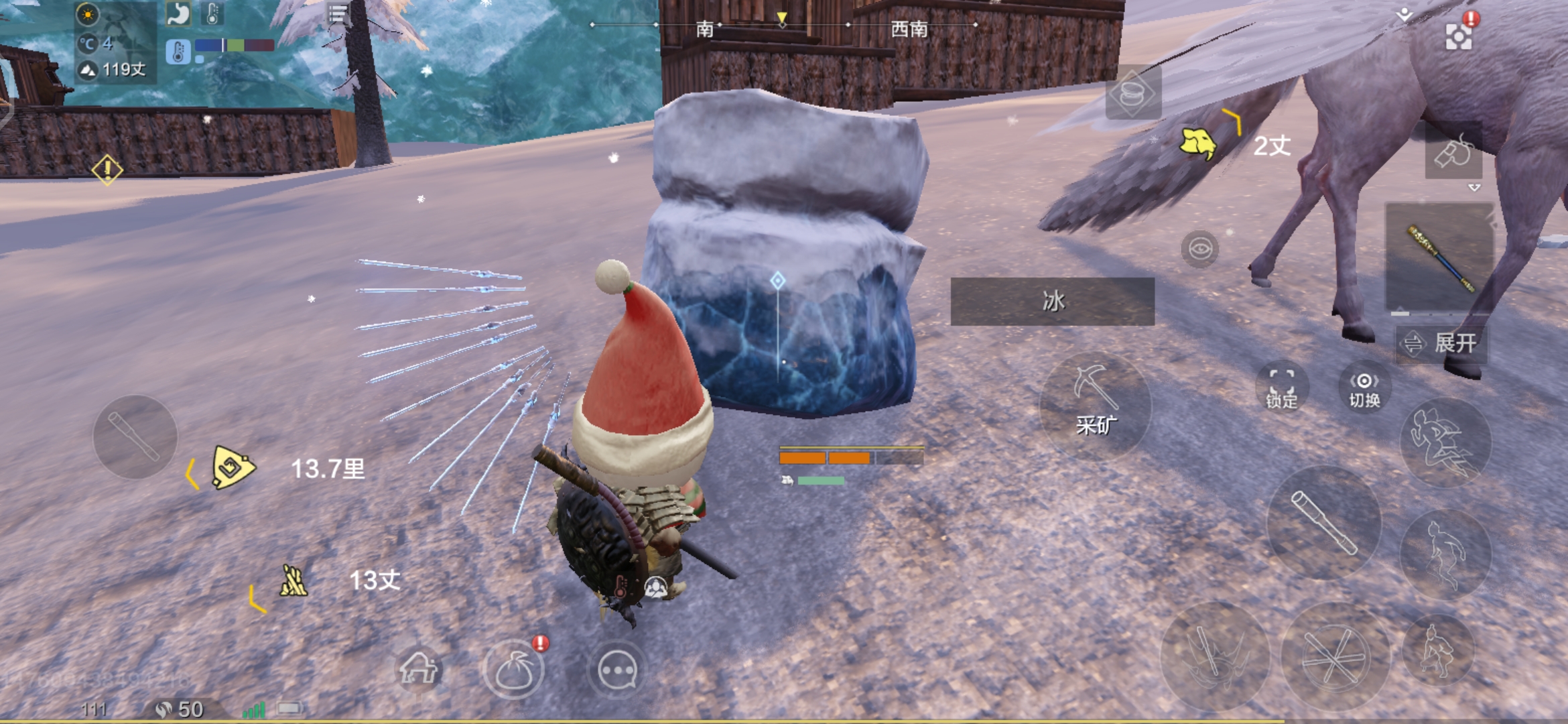Tap the 切换 switch target button
The image size is (1568, 724).
(1364, 389)
